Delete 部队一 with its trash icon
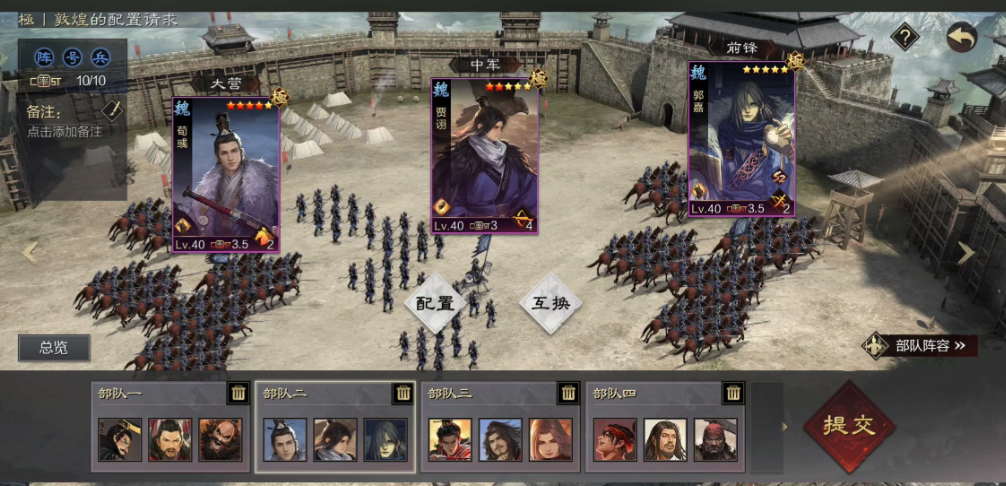The width and height of the screenshot is (1006, 486). point(237,393)
